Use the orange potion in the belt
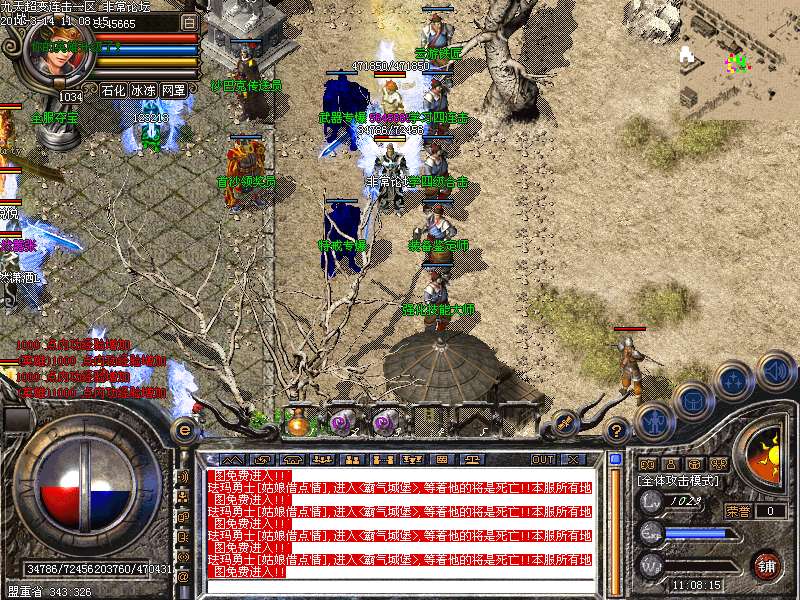This screenshot has width=800, height=600. coord(297,422)
